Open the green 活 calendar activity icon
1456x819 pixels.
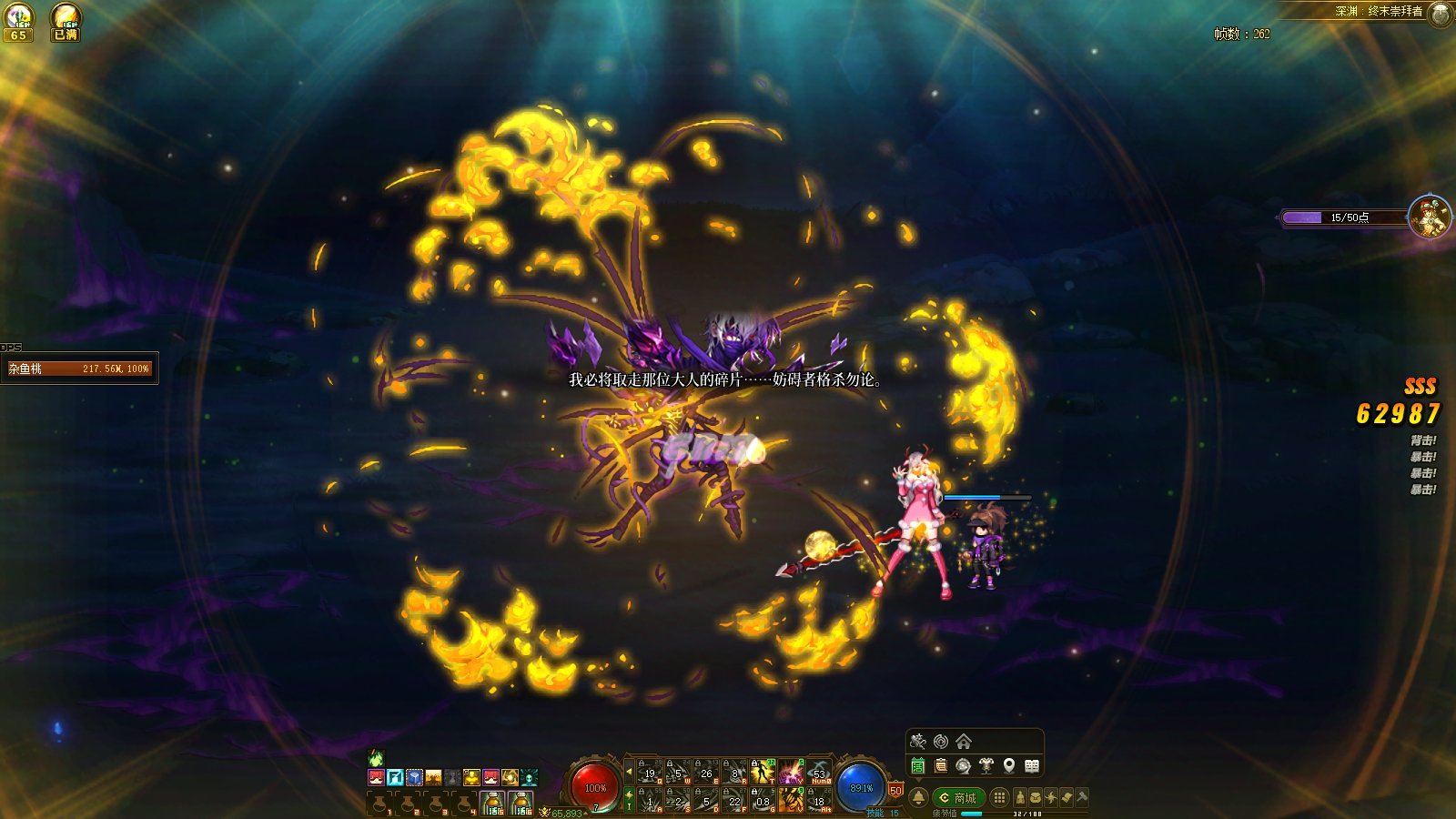[x=918, y=766]
